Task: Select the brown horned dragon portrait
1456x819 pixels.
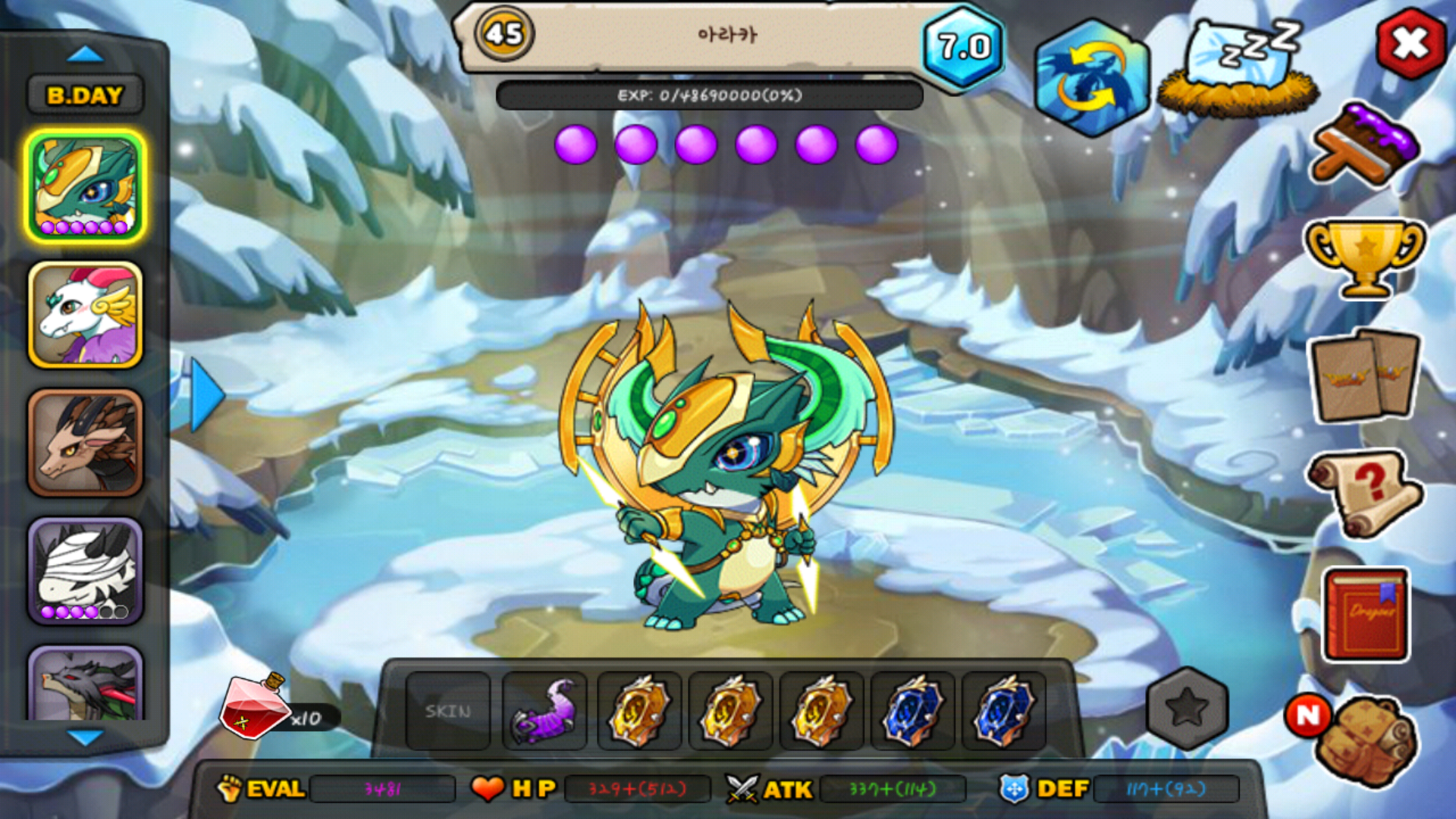Action: pos(85,444)
